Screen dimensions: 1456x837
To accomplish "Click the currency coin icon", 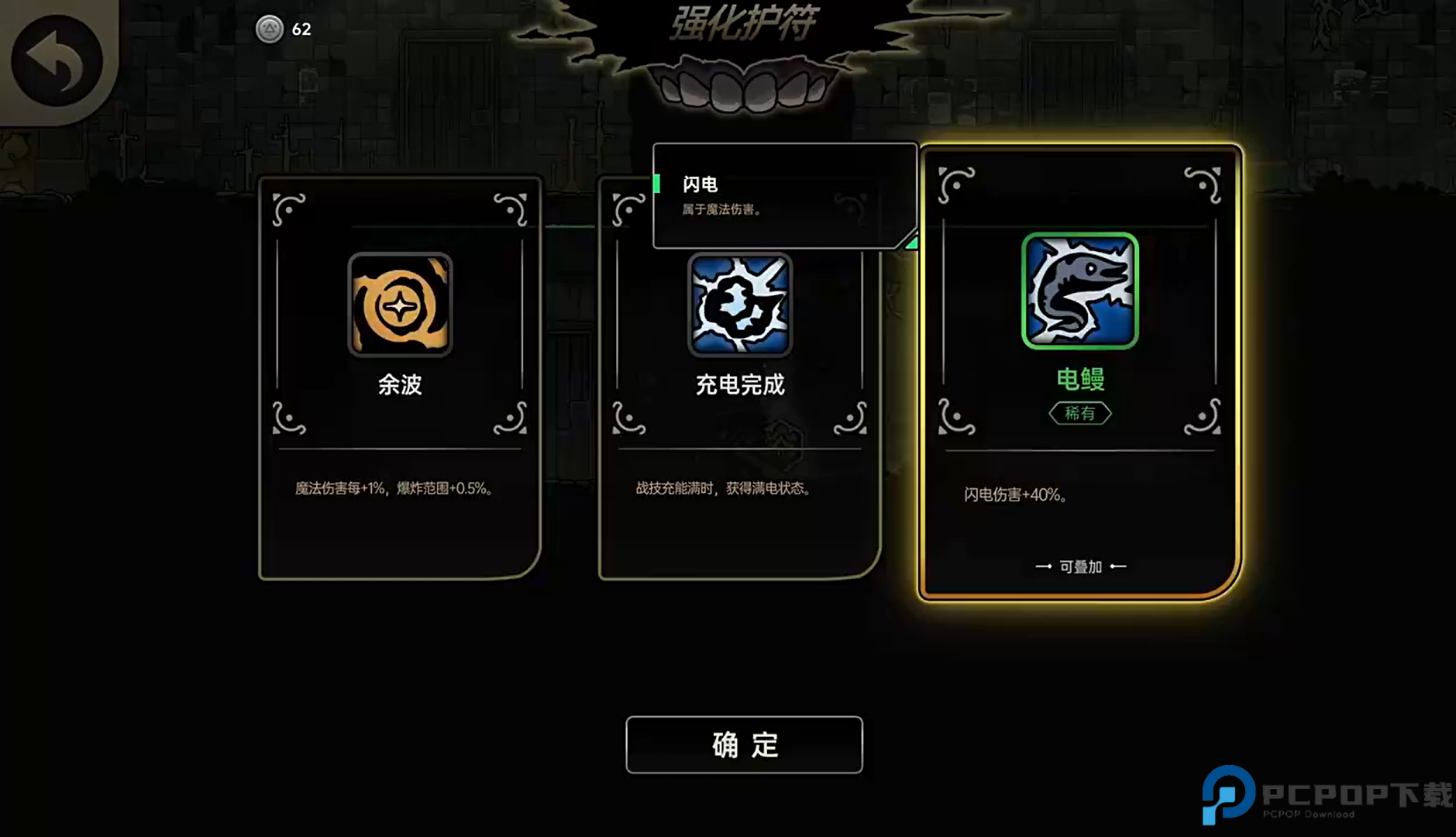I will (x=269, y=29).
